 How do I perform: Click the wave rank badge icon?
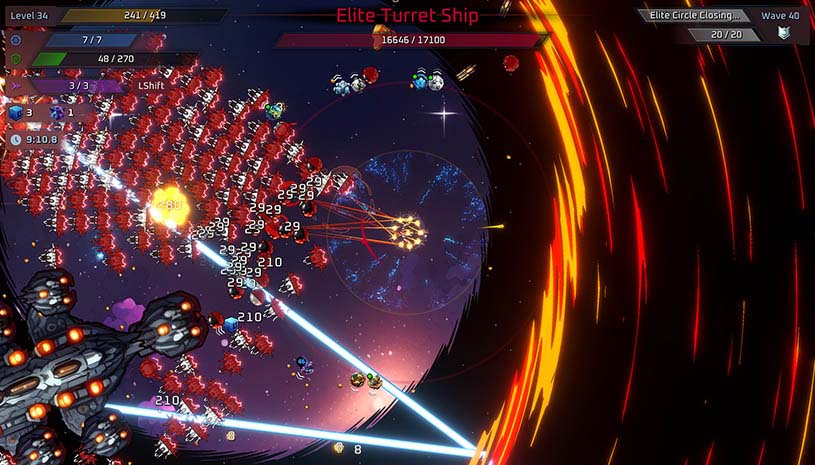(x=784, y=34)
